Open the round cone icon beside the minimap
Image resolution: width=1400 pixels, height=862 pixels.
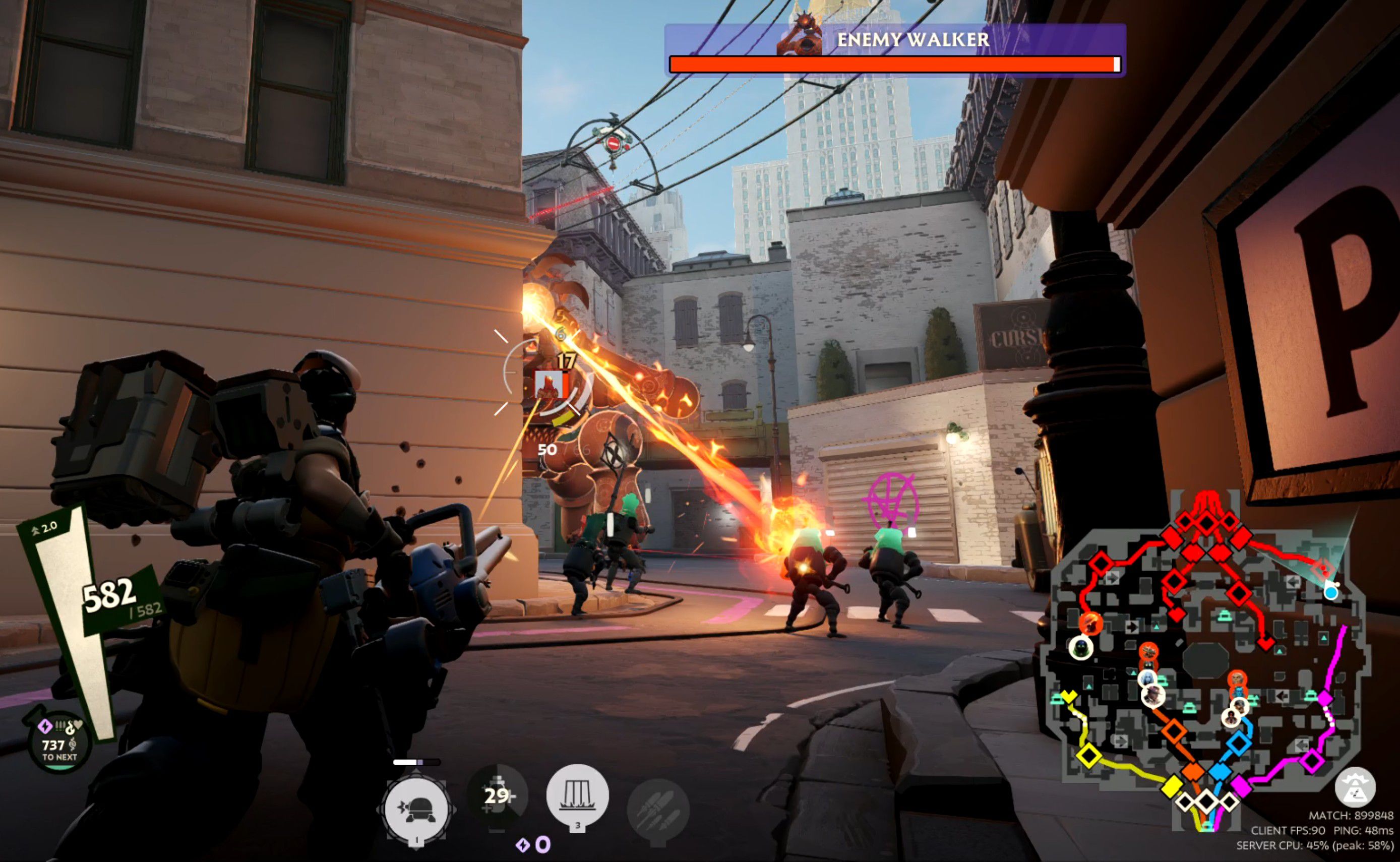pyautogui.click(x=1355, y=788)
